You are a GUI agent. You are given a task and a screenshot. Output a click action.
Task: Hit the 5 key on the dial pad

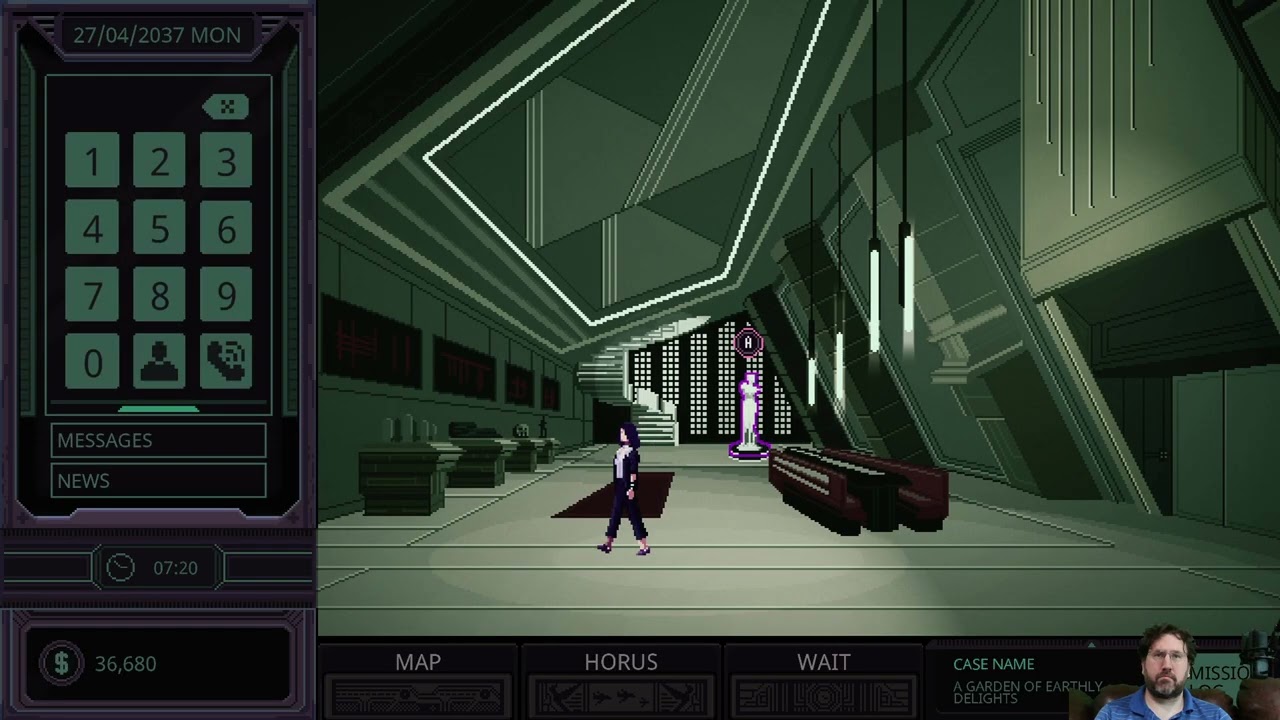pos(159,228)
